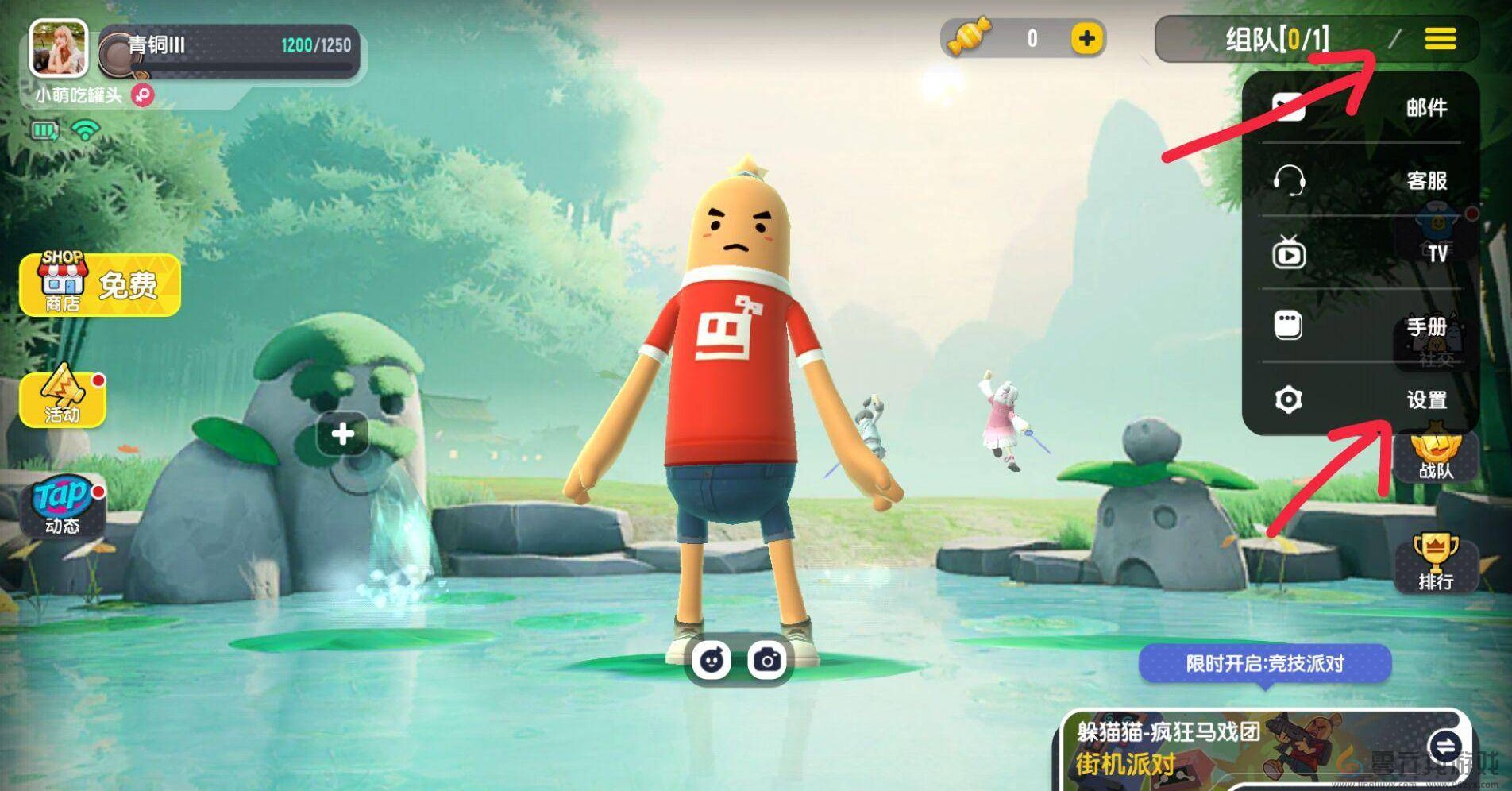The width and height of the screenshot is (1512, 791).
Task: Open the 战队 clan button
Action: coord(1436,458)
